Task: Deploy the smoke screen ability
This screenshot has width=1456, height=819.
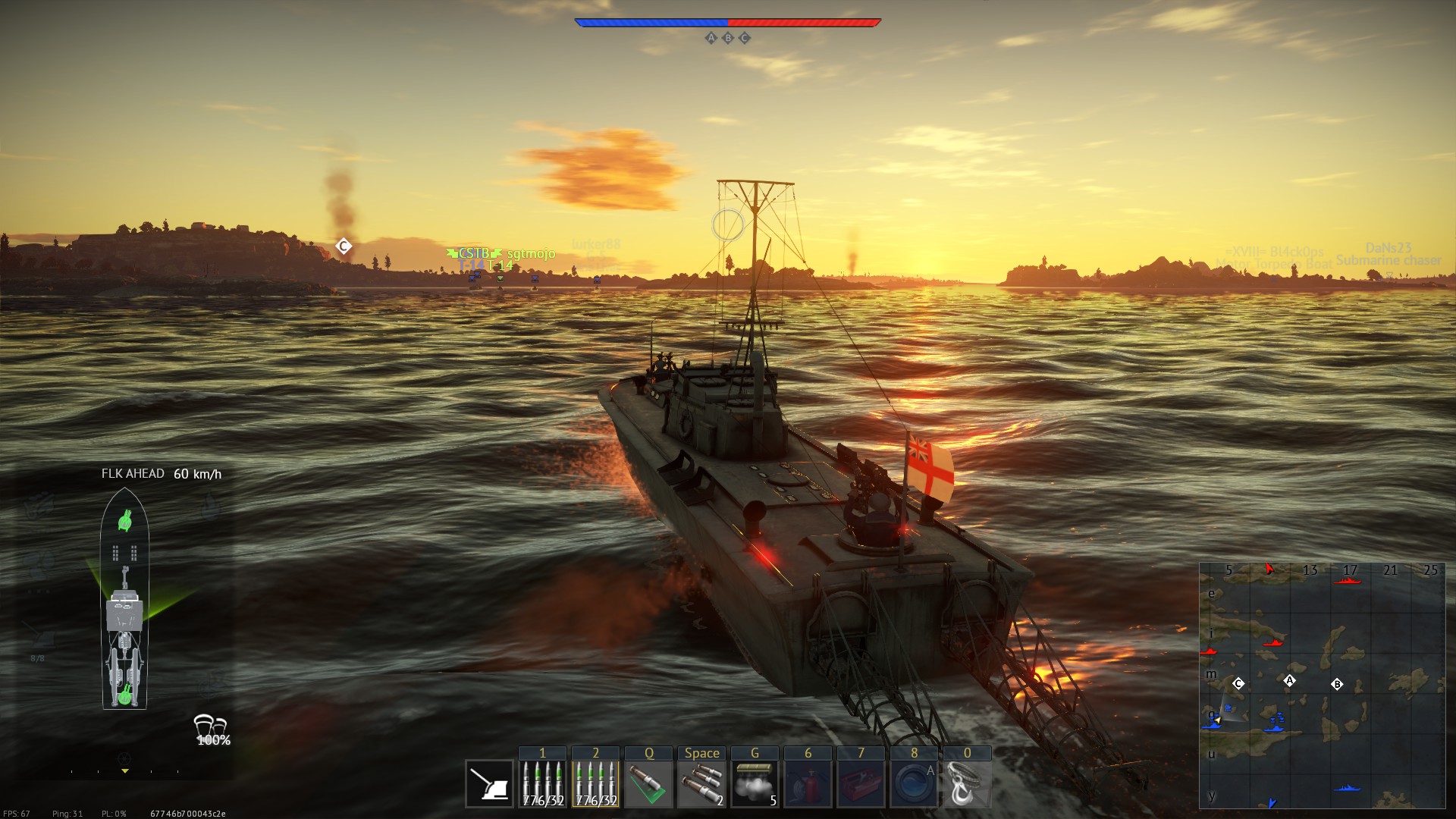Action: pyautogui.click(x=755, y=784)
